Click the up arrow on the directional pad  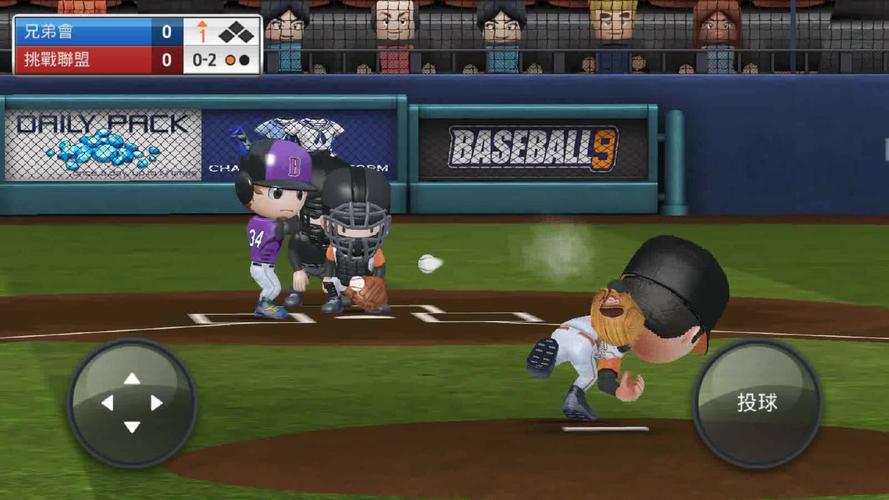pos(132,379)
